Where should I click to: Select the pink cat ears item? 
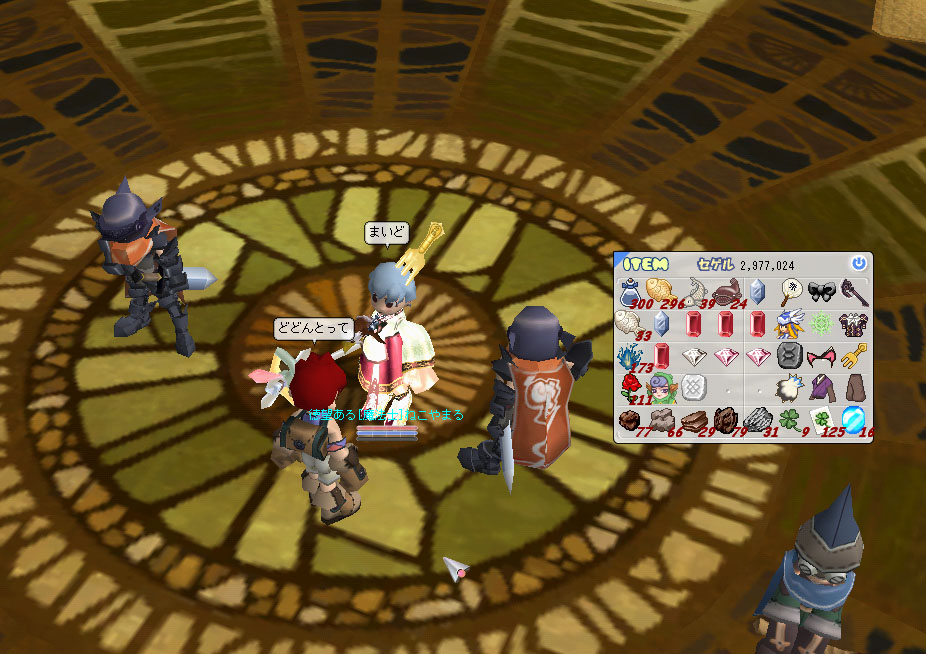click(x=821, y=356)
